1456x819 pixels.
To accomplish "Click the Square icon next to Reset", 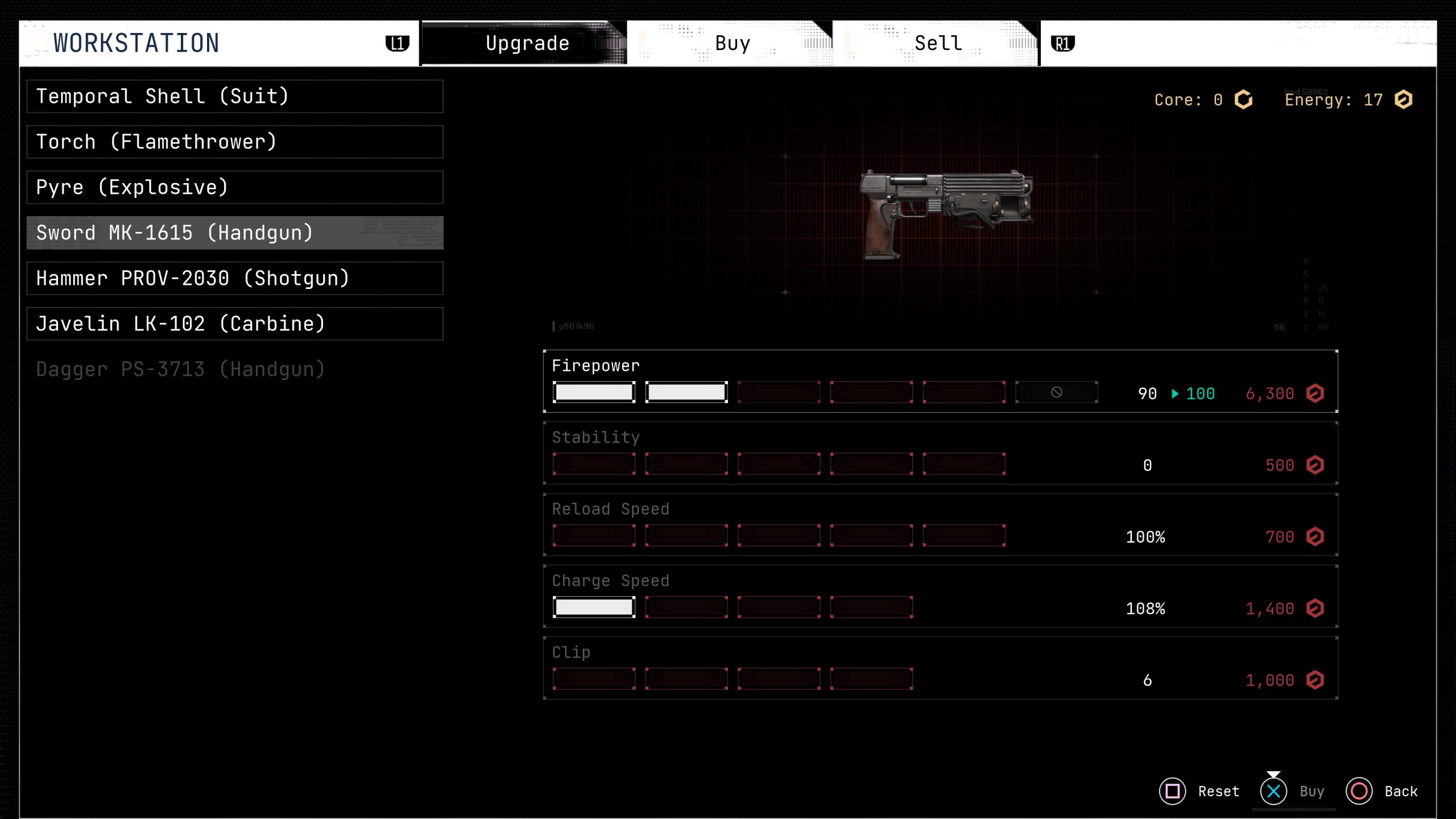I will point(1173,791).
